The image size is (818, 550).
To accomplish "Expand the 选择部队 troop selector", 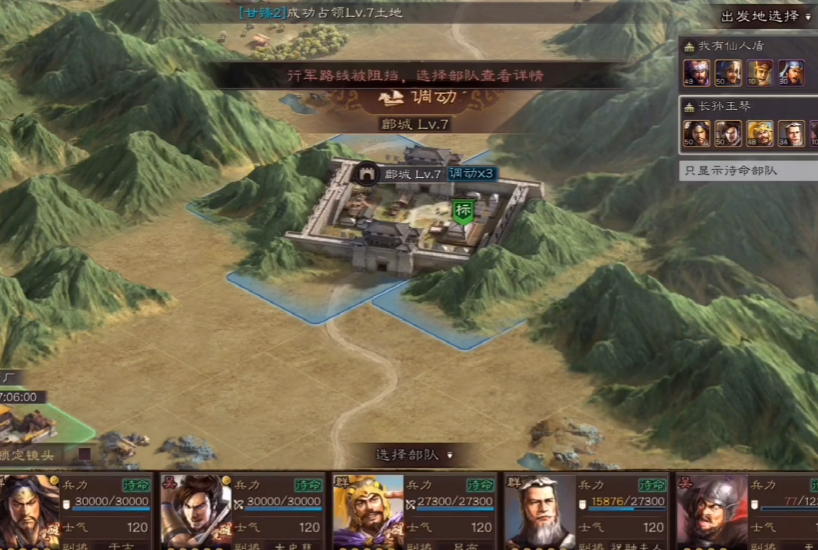I will pos(411,455).
